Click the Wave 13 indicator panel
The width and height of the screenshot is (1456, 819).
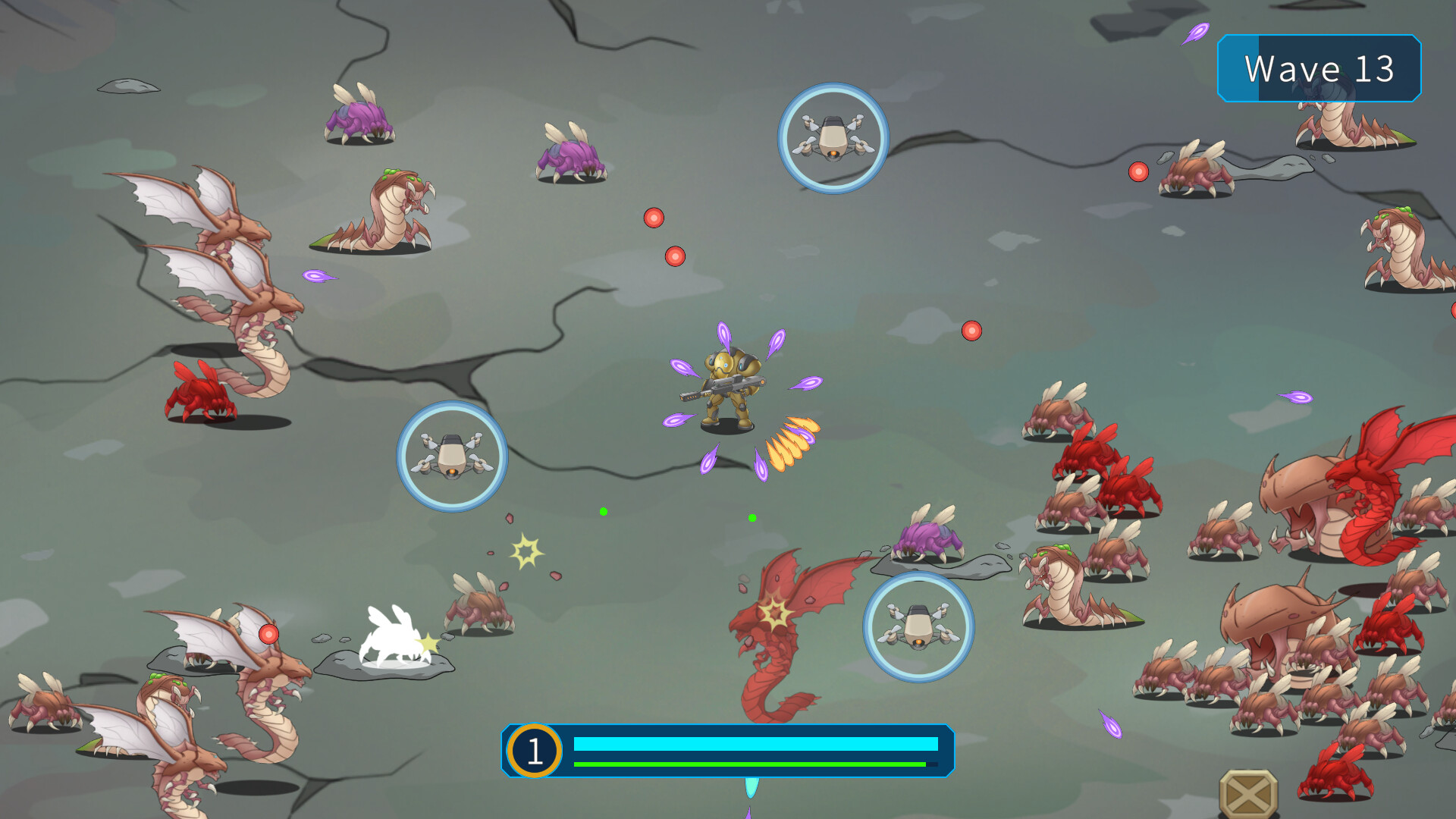[x=1319, y=69]
